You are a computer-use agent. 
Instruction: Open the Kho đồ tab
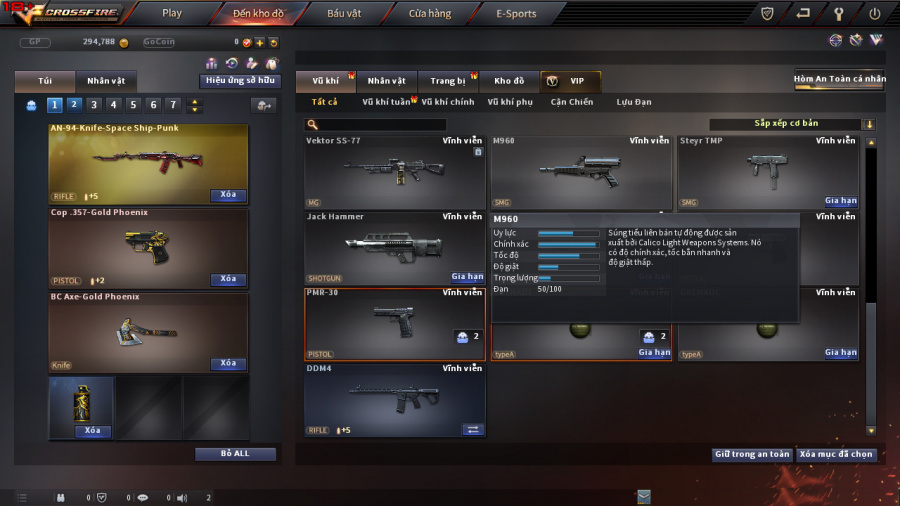(x=509, y=81)
